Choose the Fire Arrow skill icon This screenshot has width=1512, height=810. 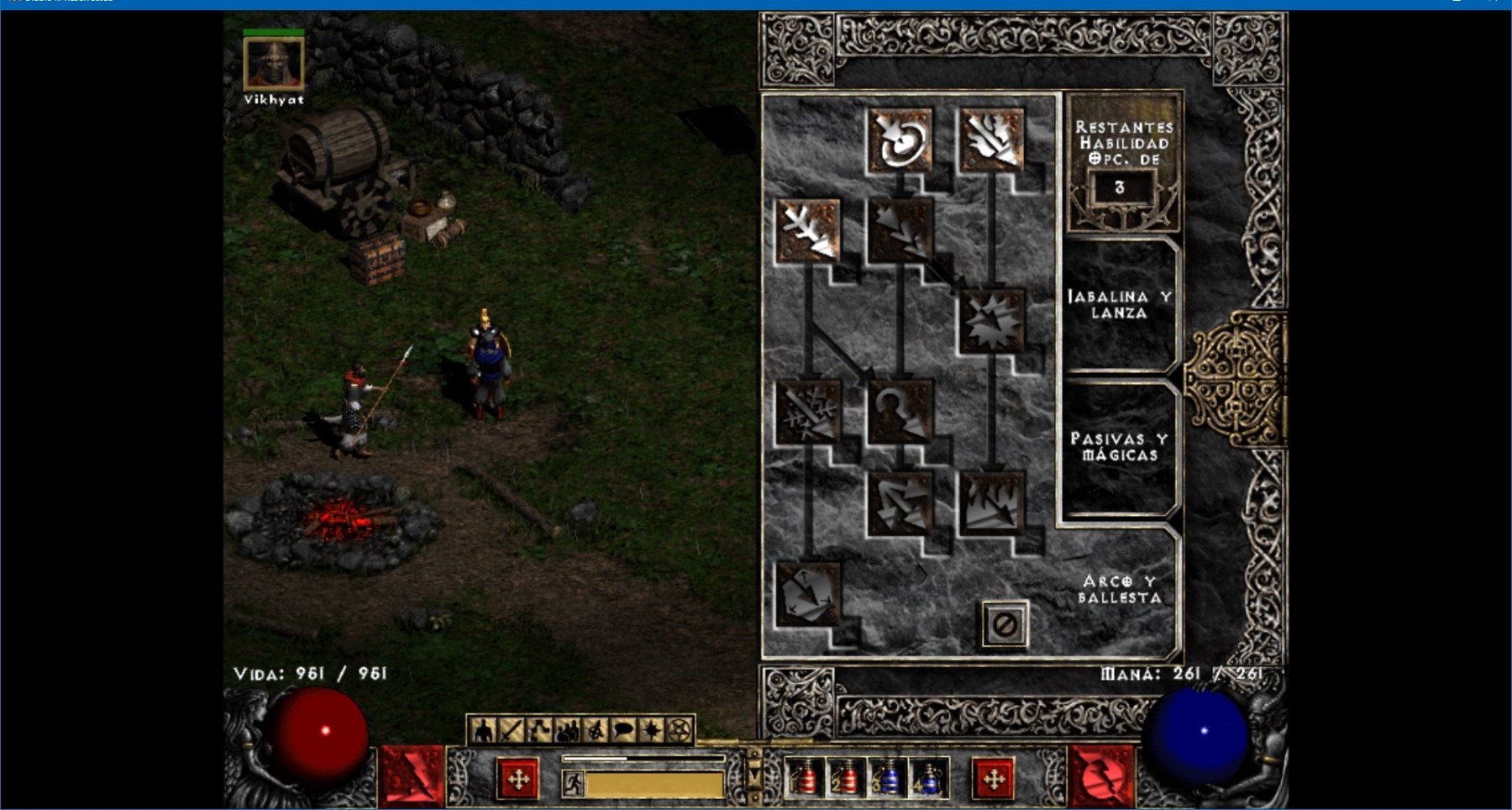click(992, 139)
